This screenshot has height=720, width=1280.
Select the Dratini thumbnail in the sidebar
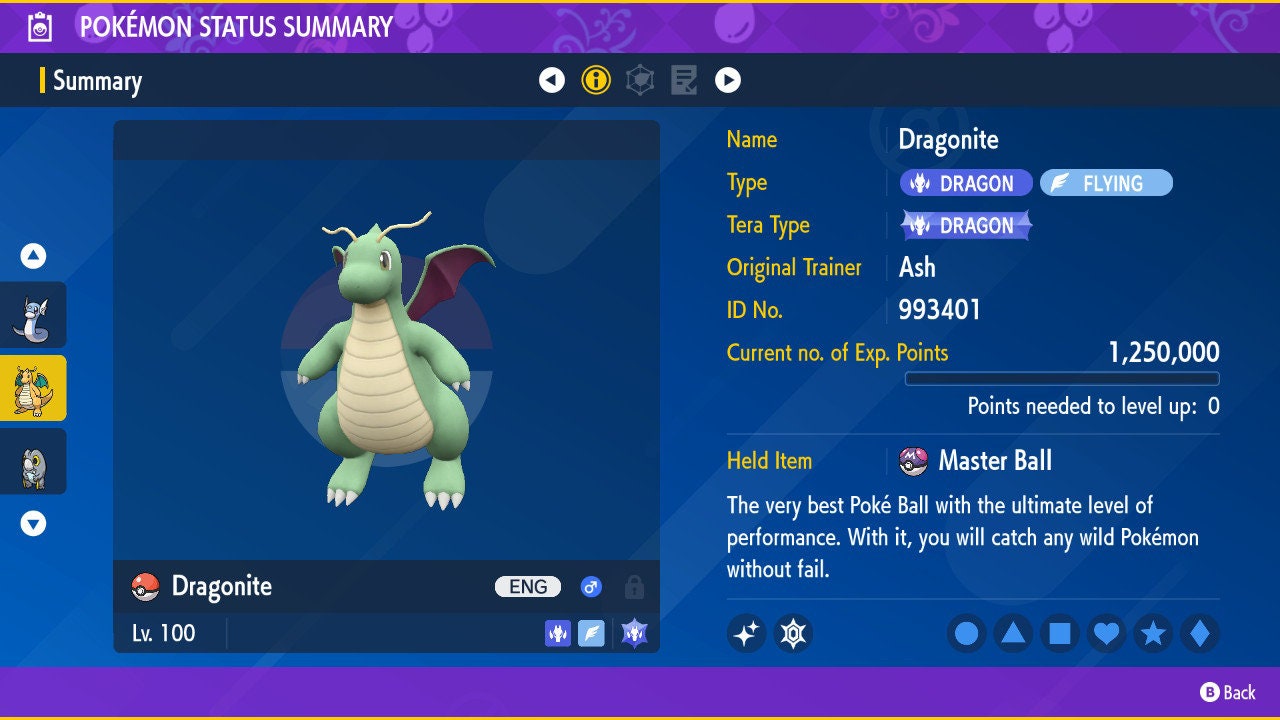32,315
